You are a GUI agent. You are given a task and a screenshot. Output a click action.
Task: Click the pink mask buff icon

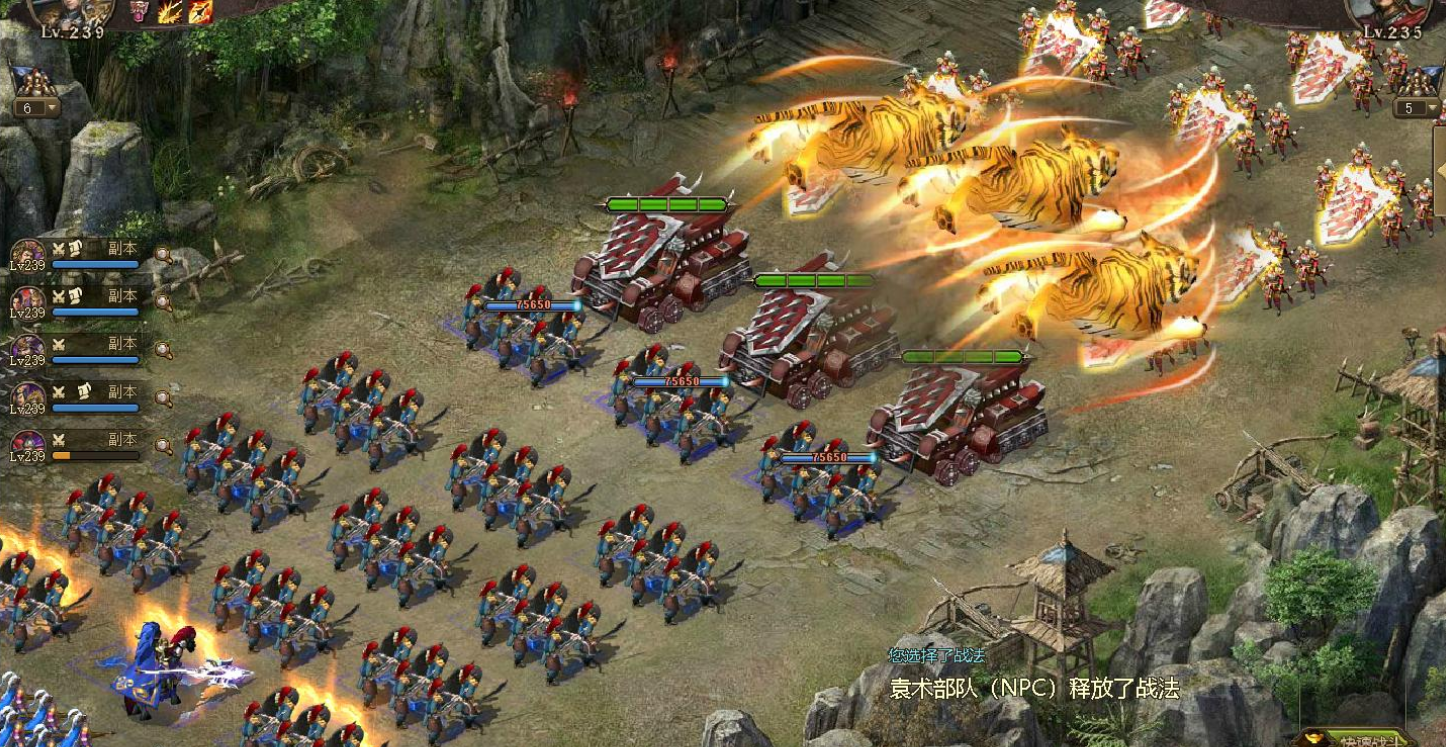tap(140, 12)
